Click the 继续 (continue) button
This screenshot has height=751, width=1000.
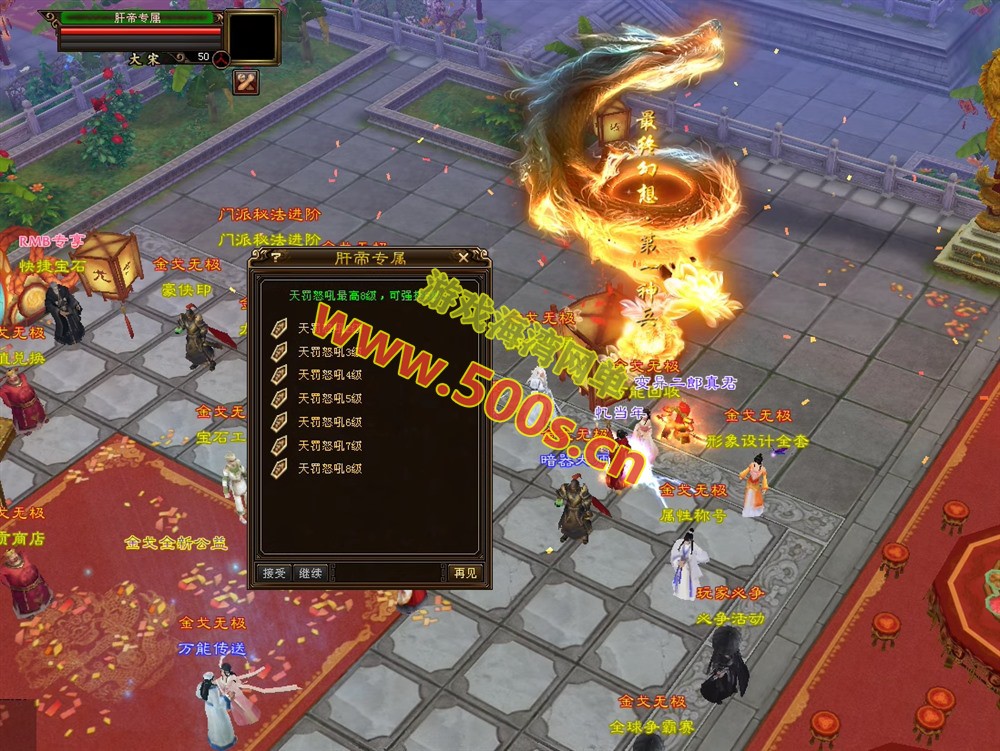coord(310,573)
